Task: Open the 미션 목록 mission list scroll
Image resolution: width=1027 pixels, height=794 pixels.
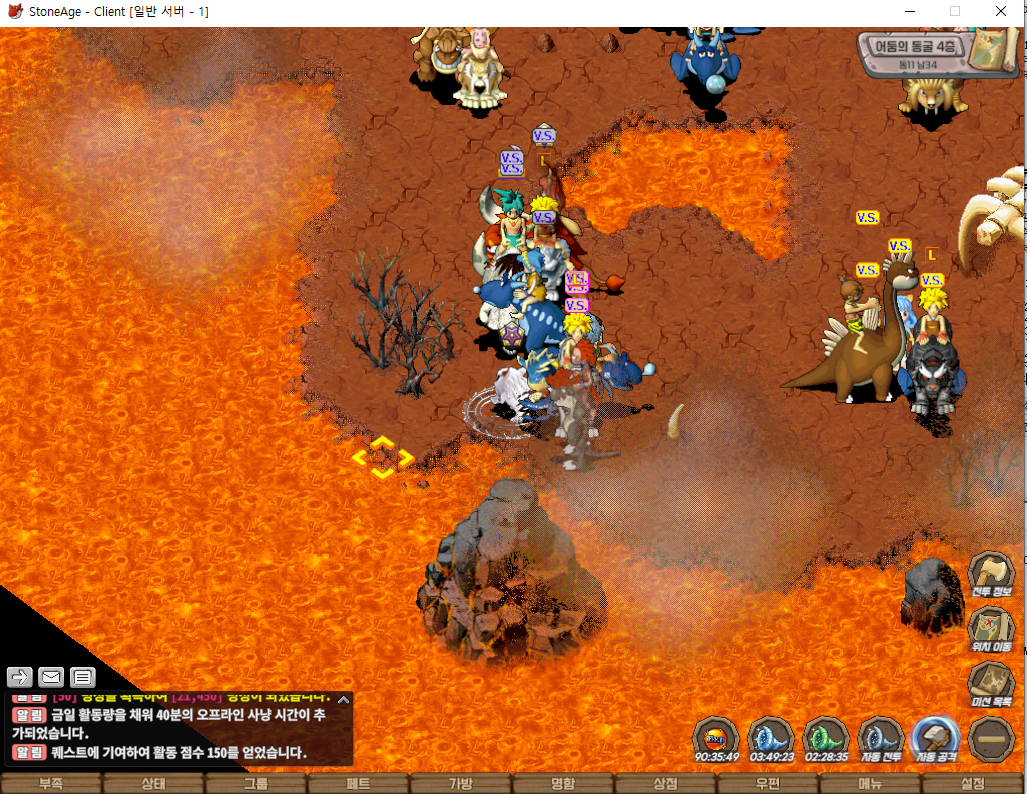Action: coord(990,685)
